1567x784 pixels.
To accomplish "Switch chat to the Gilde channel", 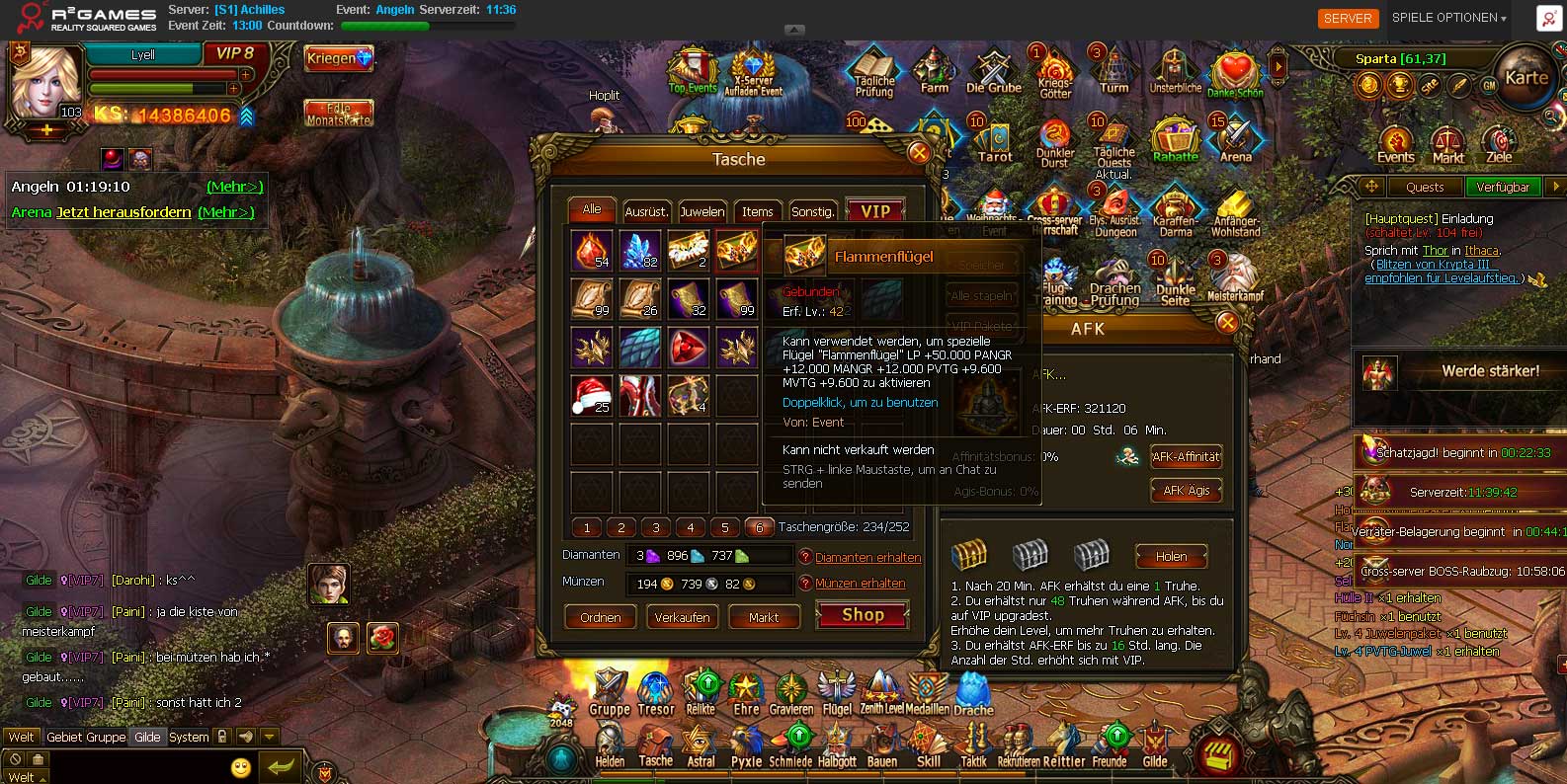I will coord(147,737).
